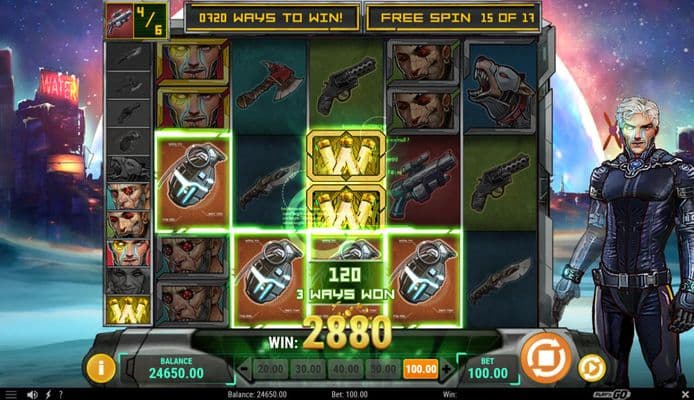Open the info paytable button
Image resolution: width=694 pixels, height=400 pixels.
pos(100,367)
